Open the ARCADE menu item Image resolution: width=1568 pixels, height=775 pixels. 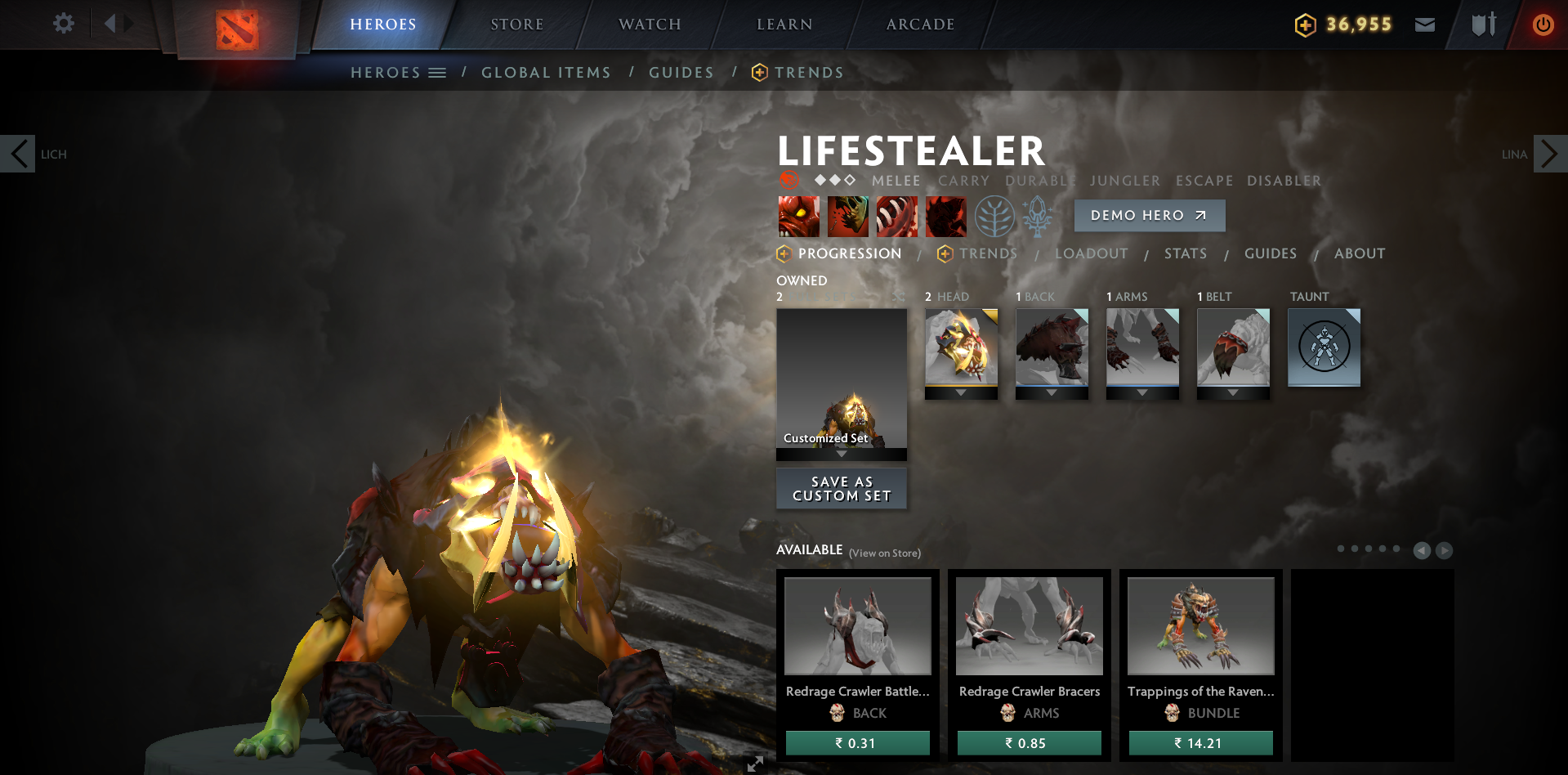tap(919, 24)
